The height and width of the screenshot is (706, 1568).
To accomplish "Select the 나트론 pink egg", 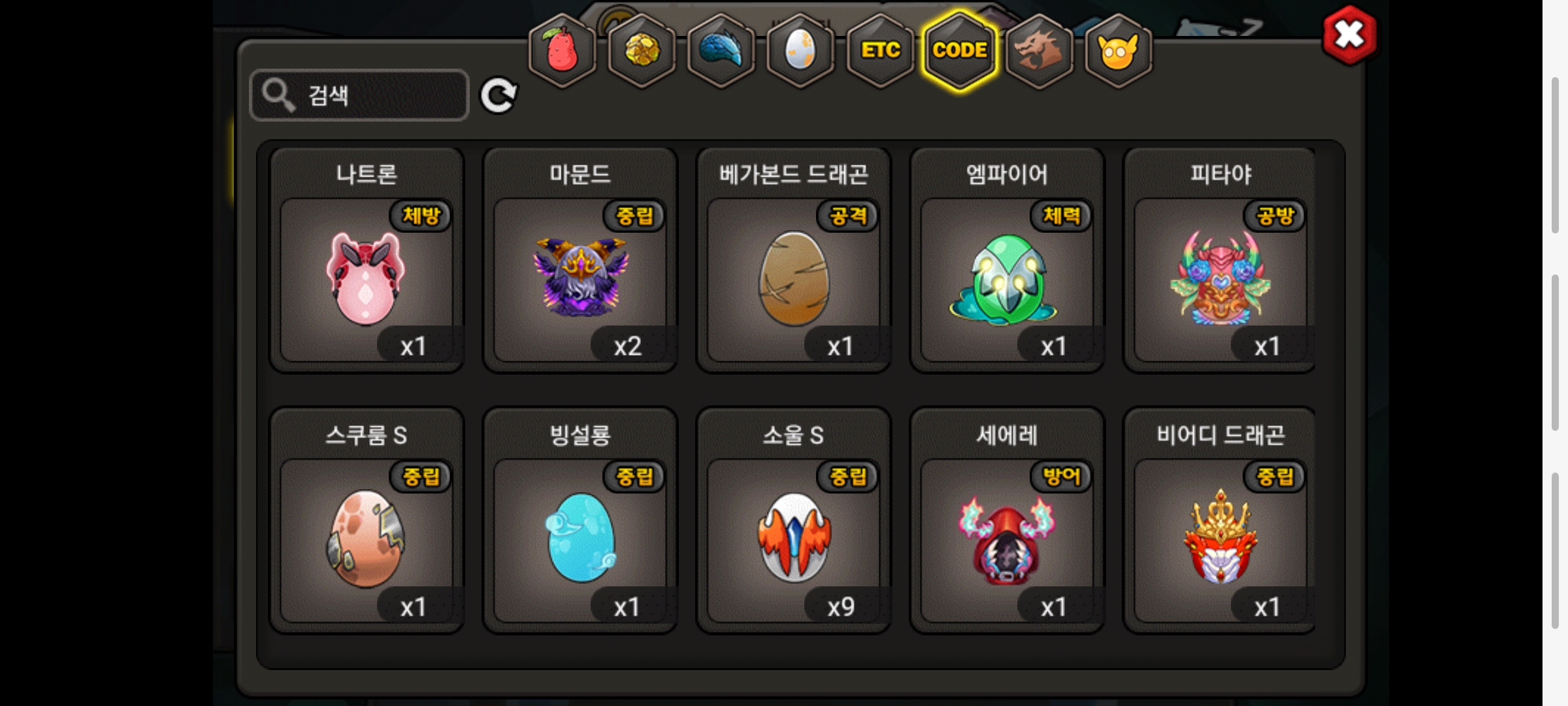I will click(x=367, y=279).
